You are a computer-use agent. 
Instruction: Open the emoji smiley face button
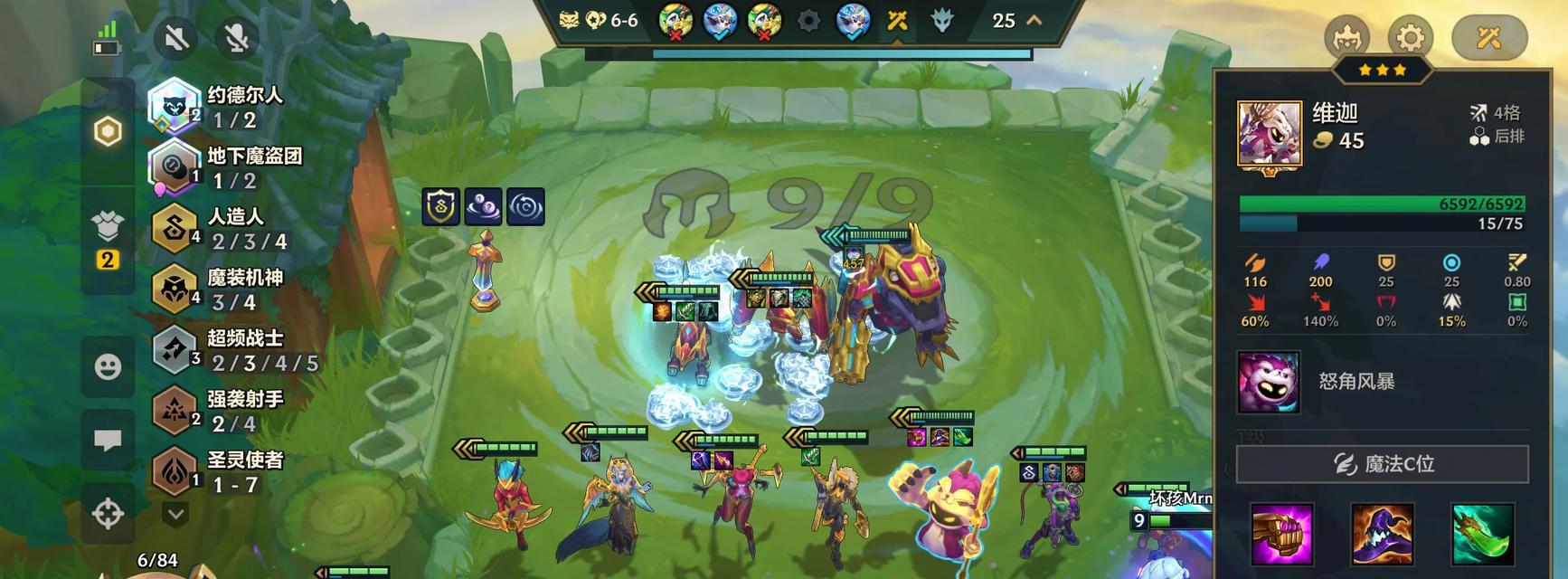click(x=108, y=366)
